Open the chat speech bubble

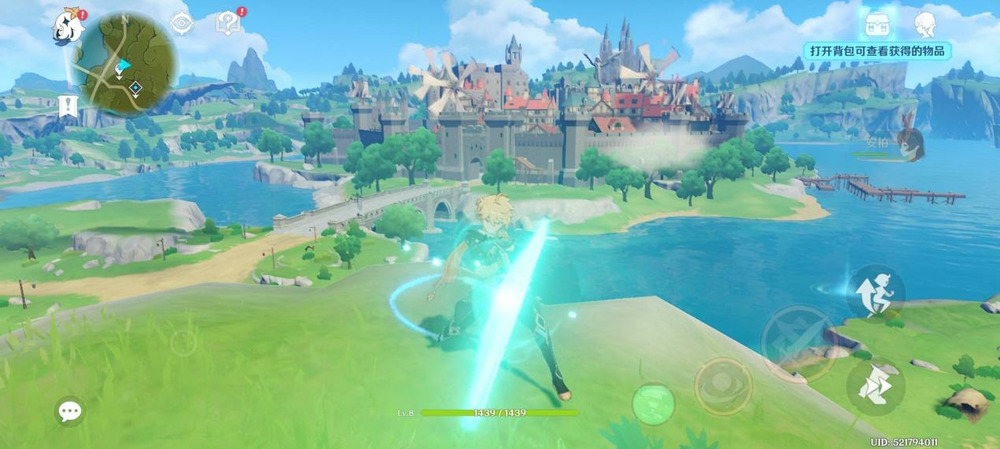[x=69, y=411]
